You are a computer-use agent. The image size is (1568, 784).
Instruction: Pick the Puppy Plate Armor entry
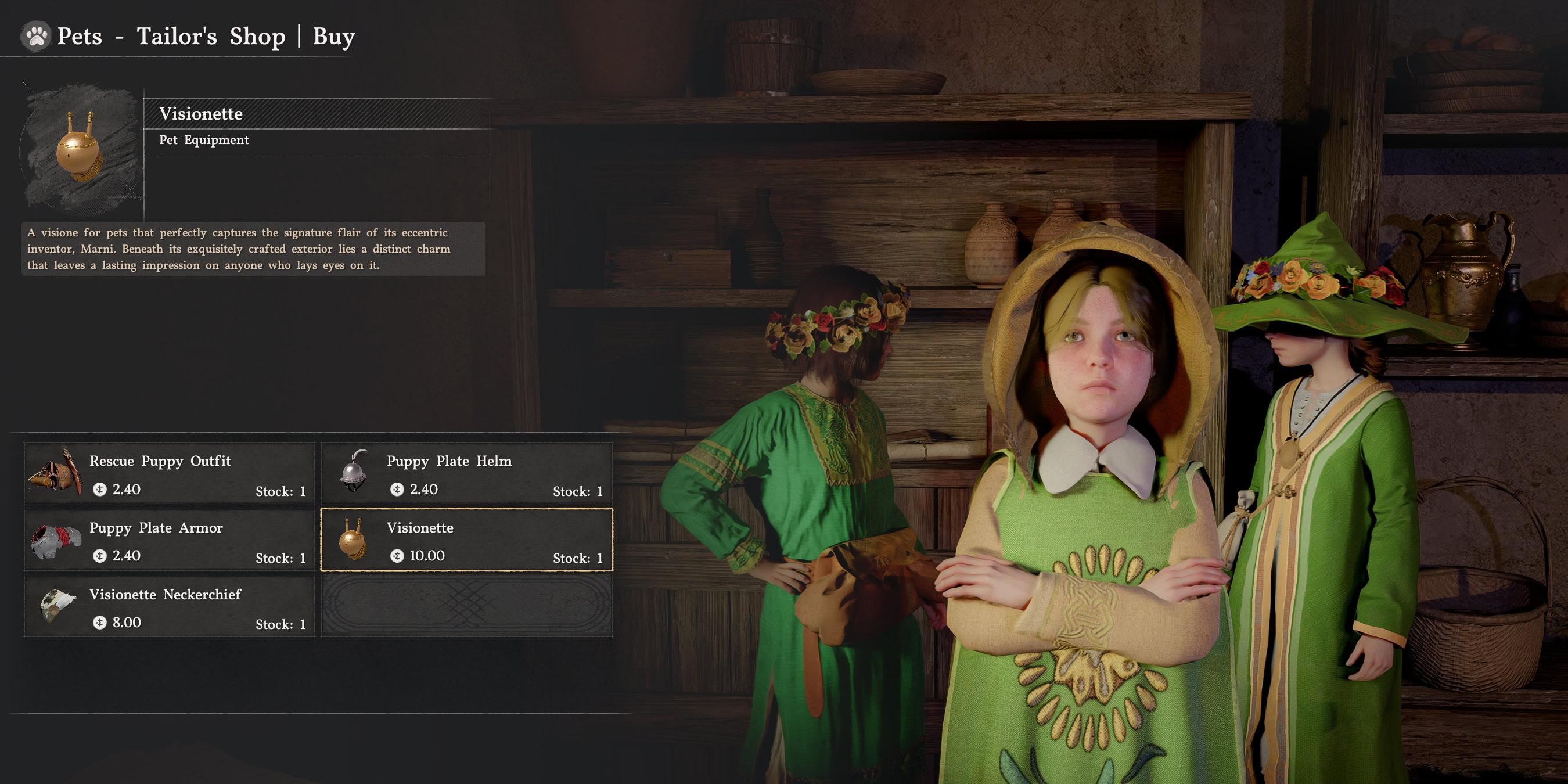[x=169, y=541]
